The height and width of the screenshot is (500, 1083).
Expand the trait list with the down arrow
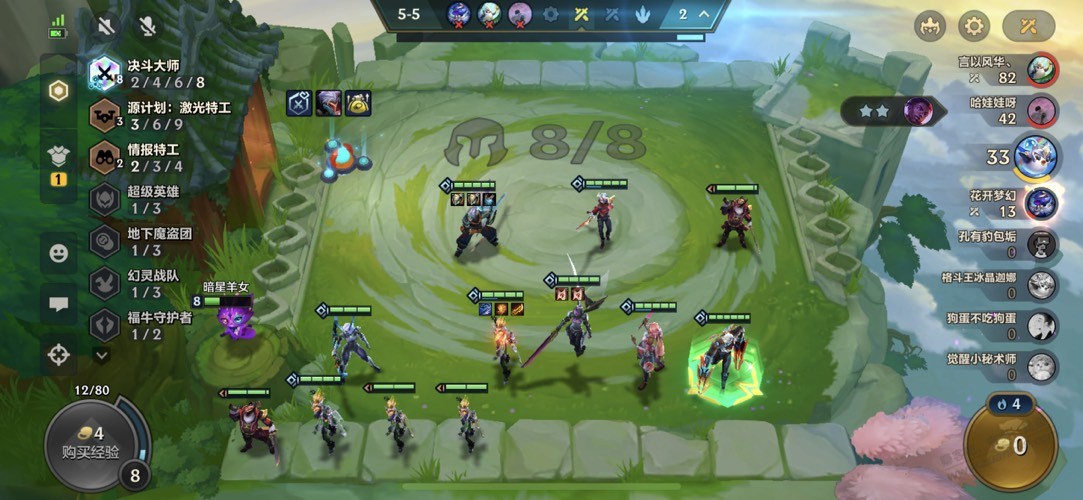click(101, 354)
